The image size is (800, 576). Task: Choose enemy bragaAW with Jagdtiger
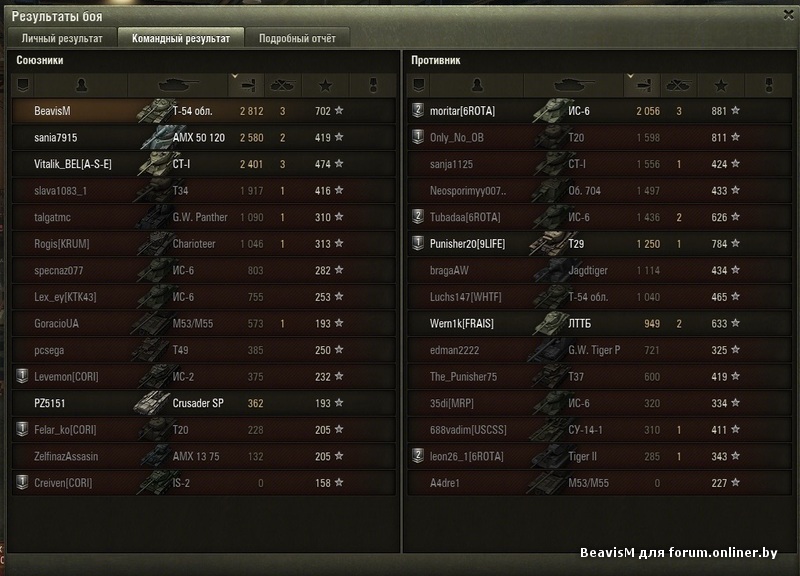pyautogui.click(x=599, y=270)
